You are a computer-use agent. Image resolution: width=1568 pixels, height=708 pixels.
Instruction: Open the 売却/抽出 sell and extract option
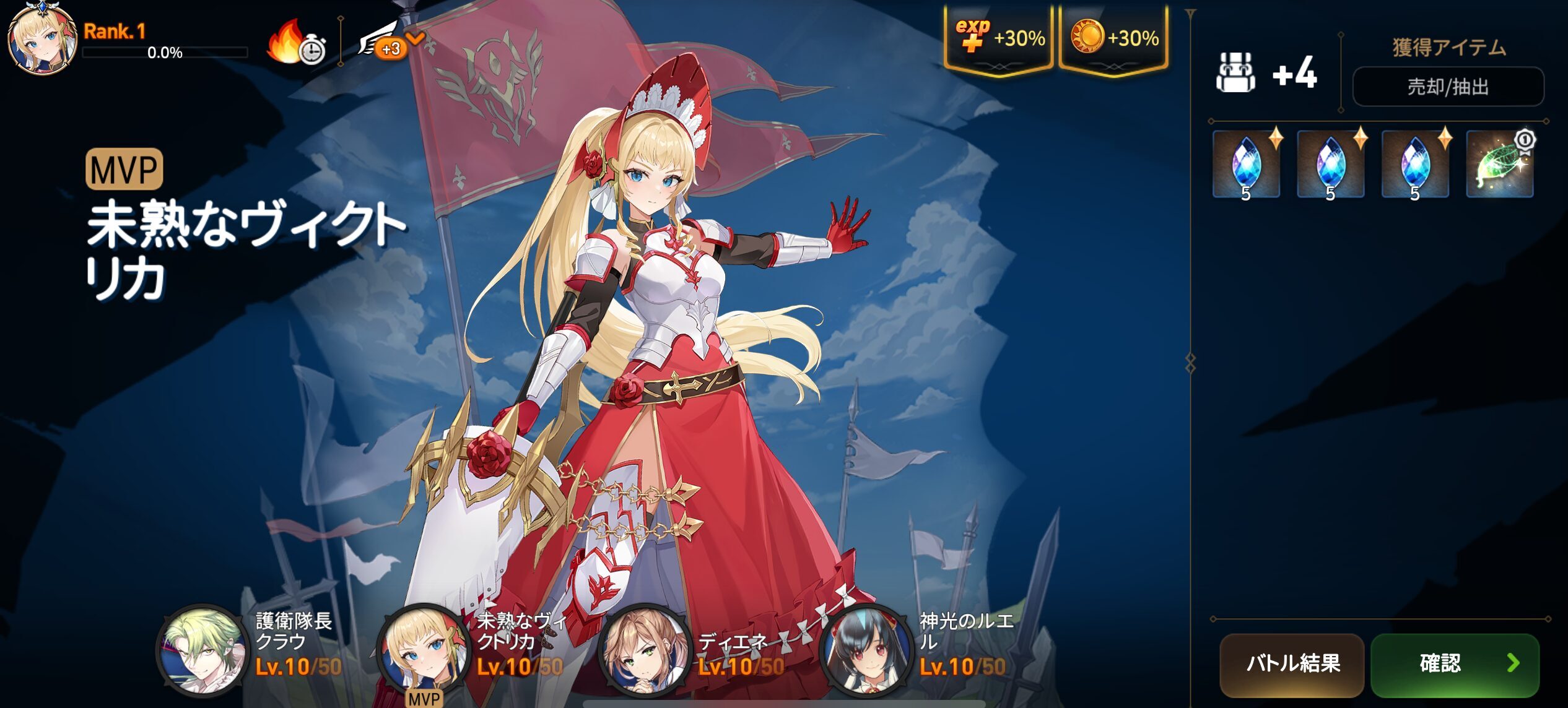[x=1447, y=87]
